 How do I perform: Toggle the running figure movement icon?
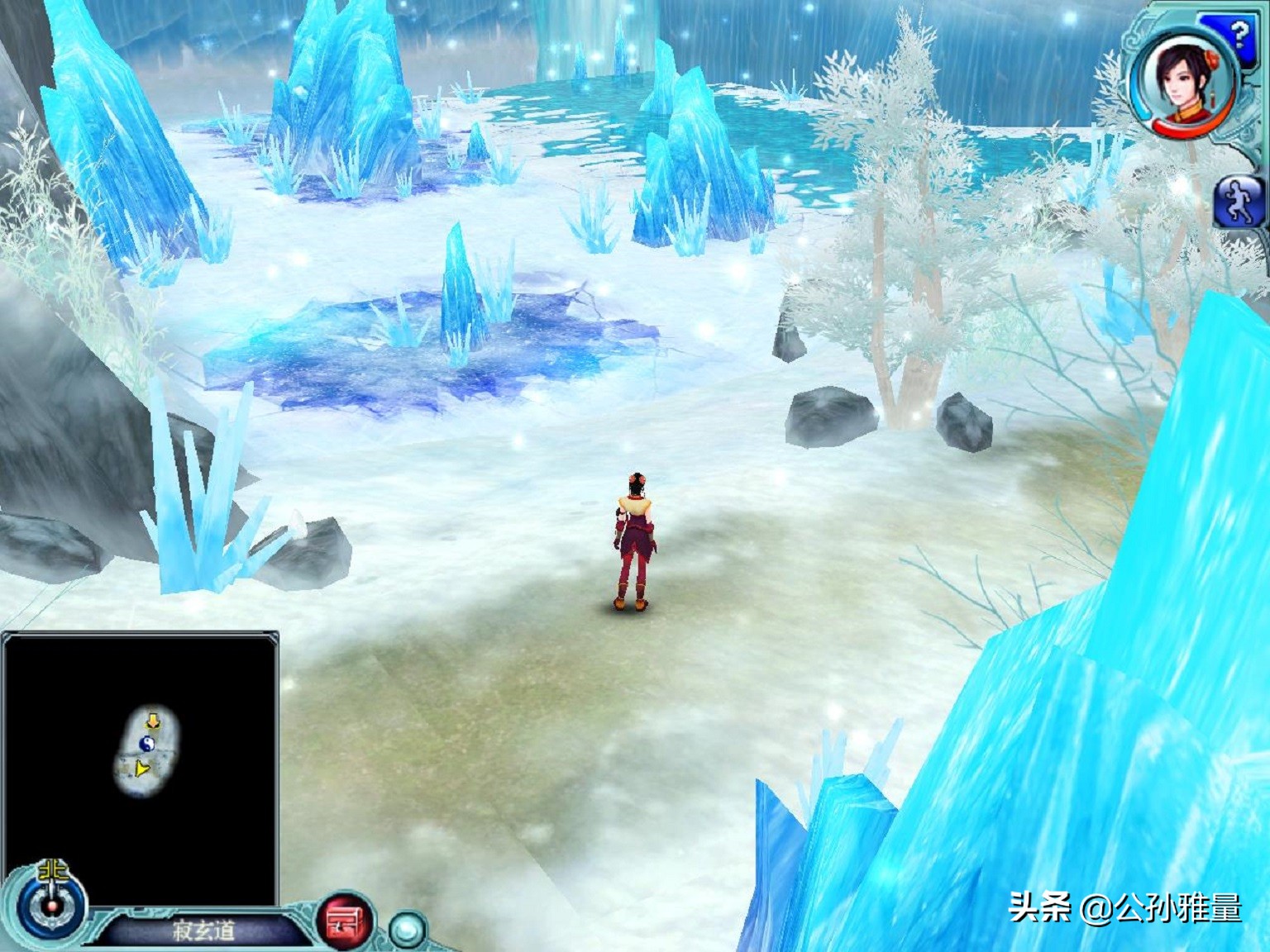coord(1240,202)
